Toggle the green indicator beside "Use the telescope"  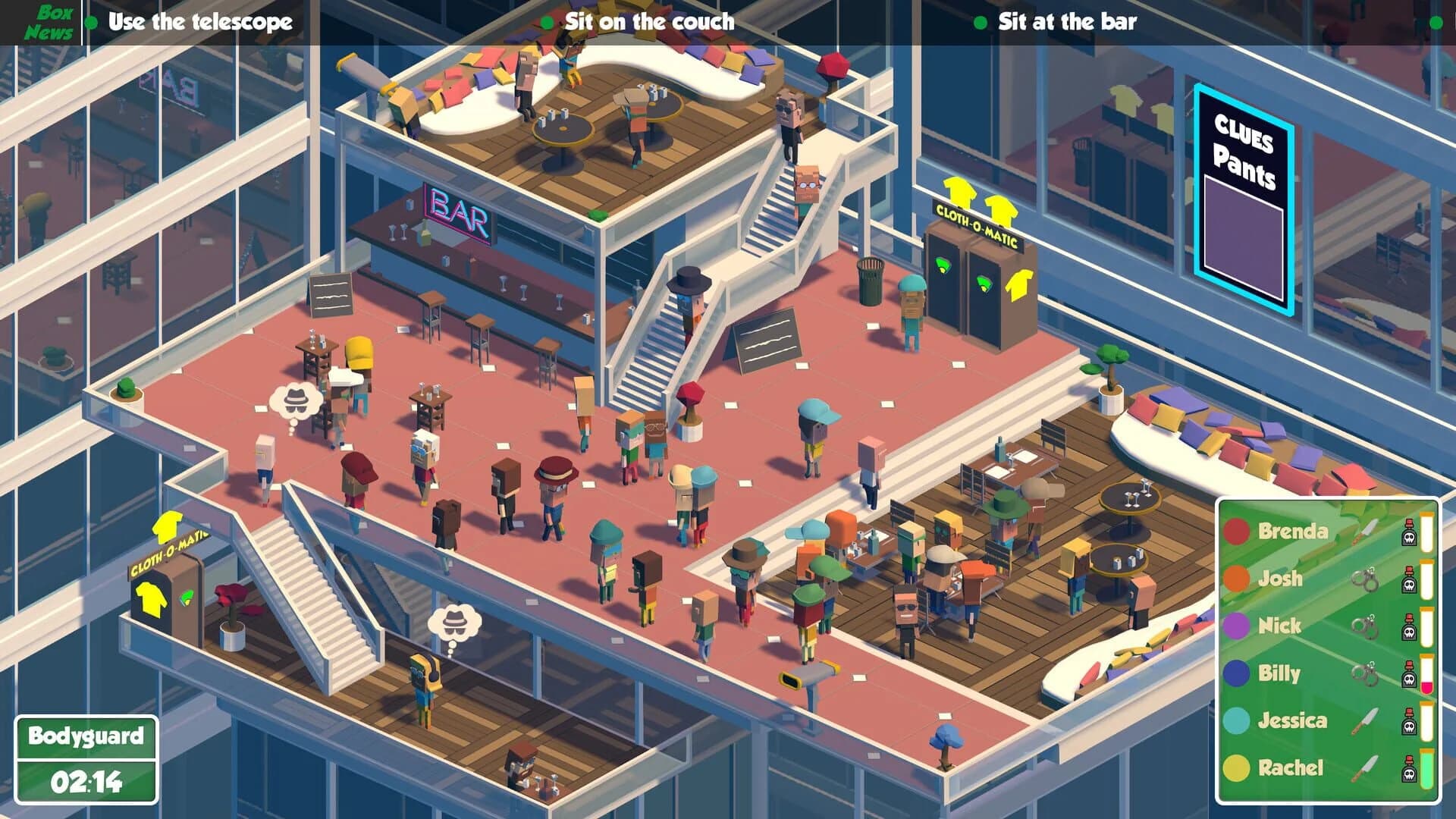(x=91, y=21)
